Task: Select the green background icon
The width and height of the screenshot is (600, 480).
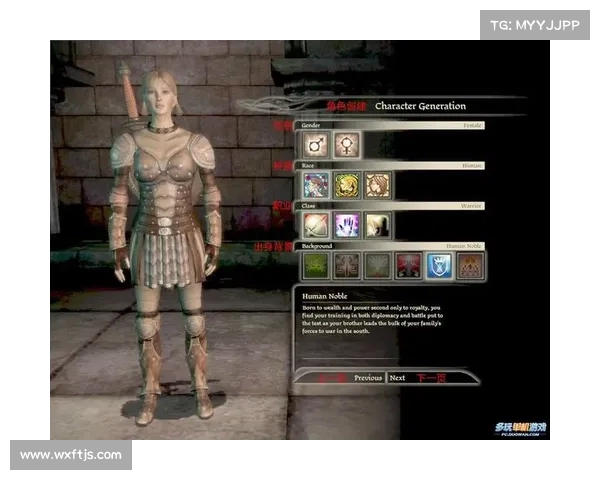Action: pos(315,265)
